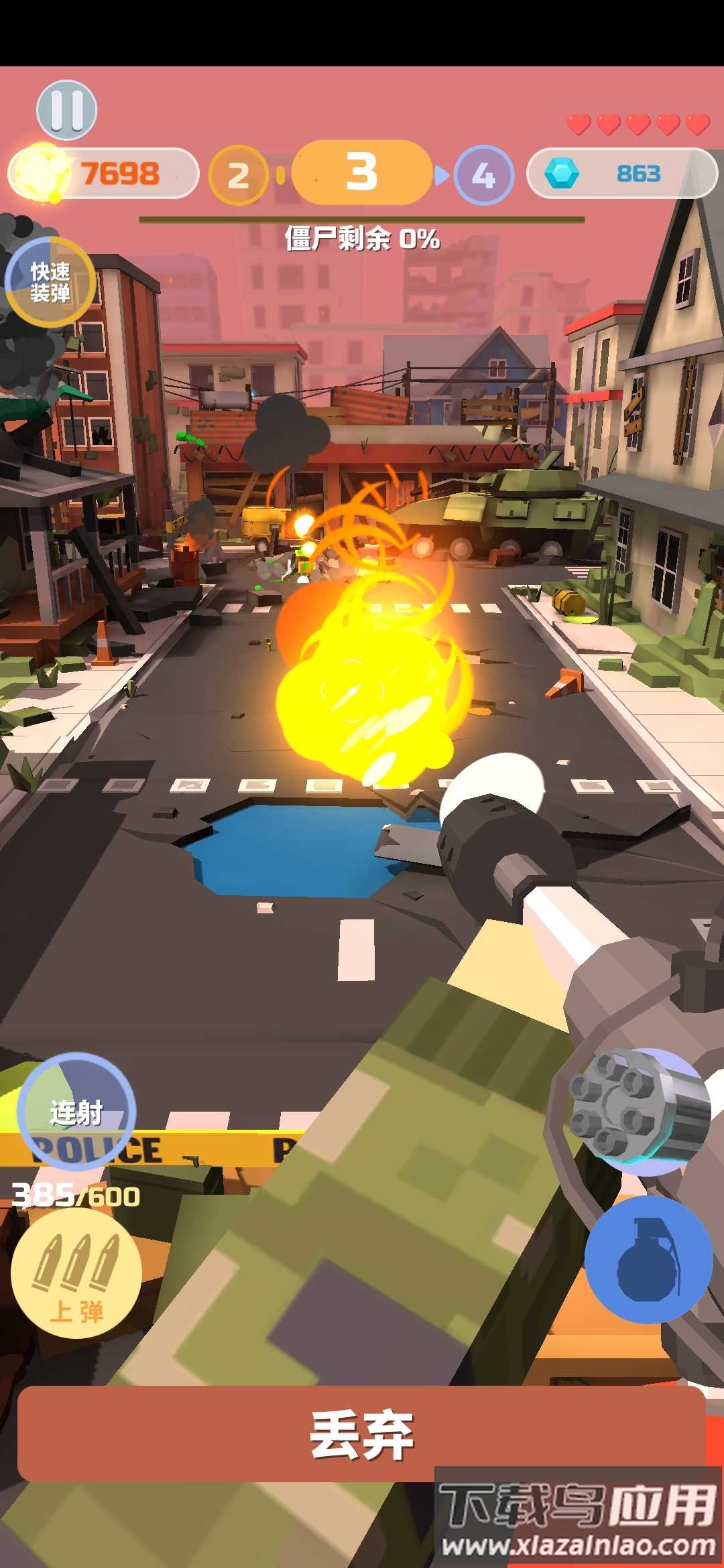
Task: Toggle the 连射 burst fire ability
Action: [76, 1112]
